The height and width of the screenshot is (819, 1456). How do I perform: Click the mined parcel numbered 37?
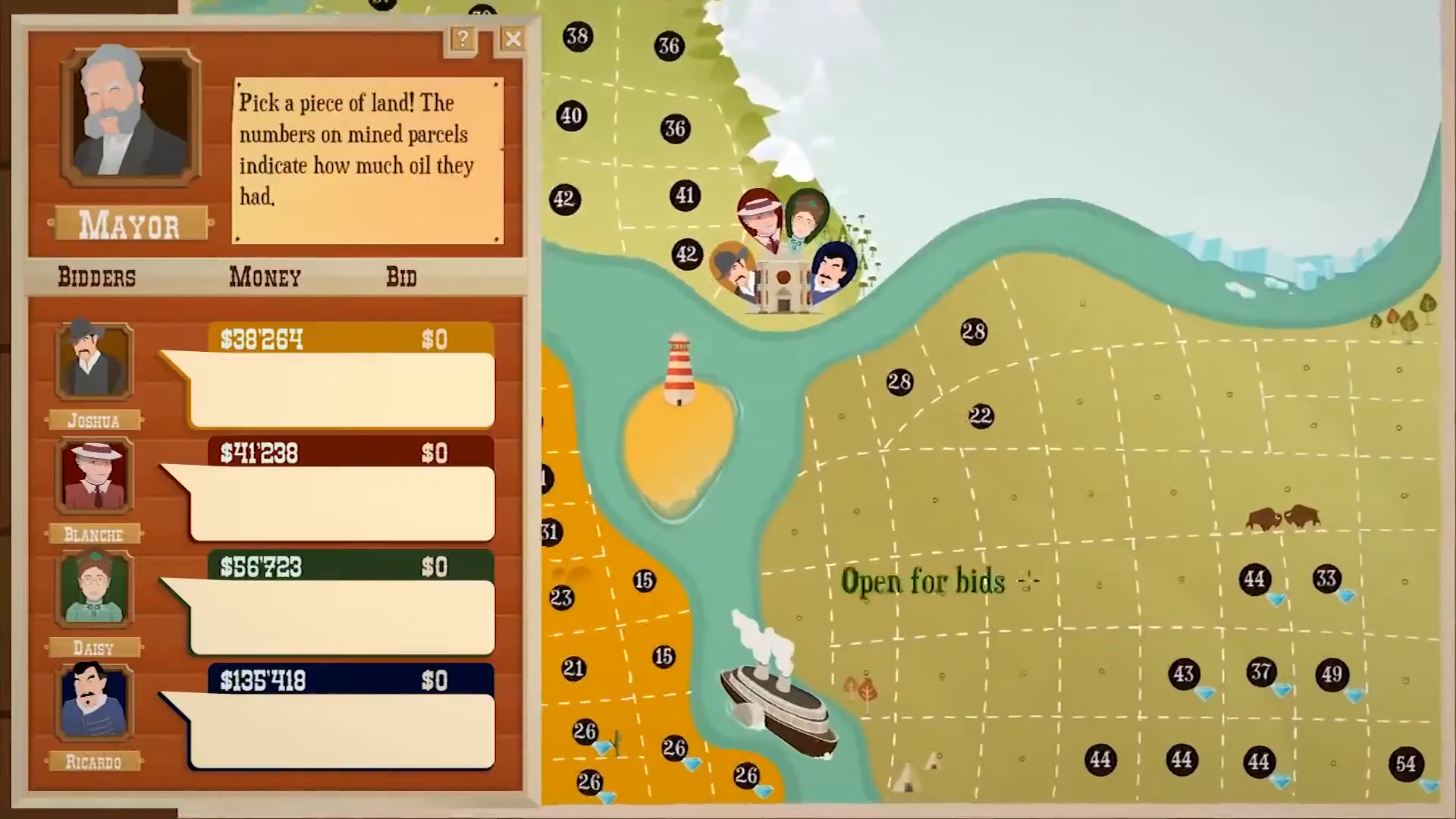tap(1260, 672)
